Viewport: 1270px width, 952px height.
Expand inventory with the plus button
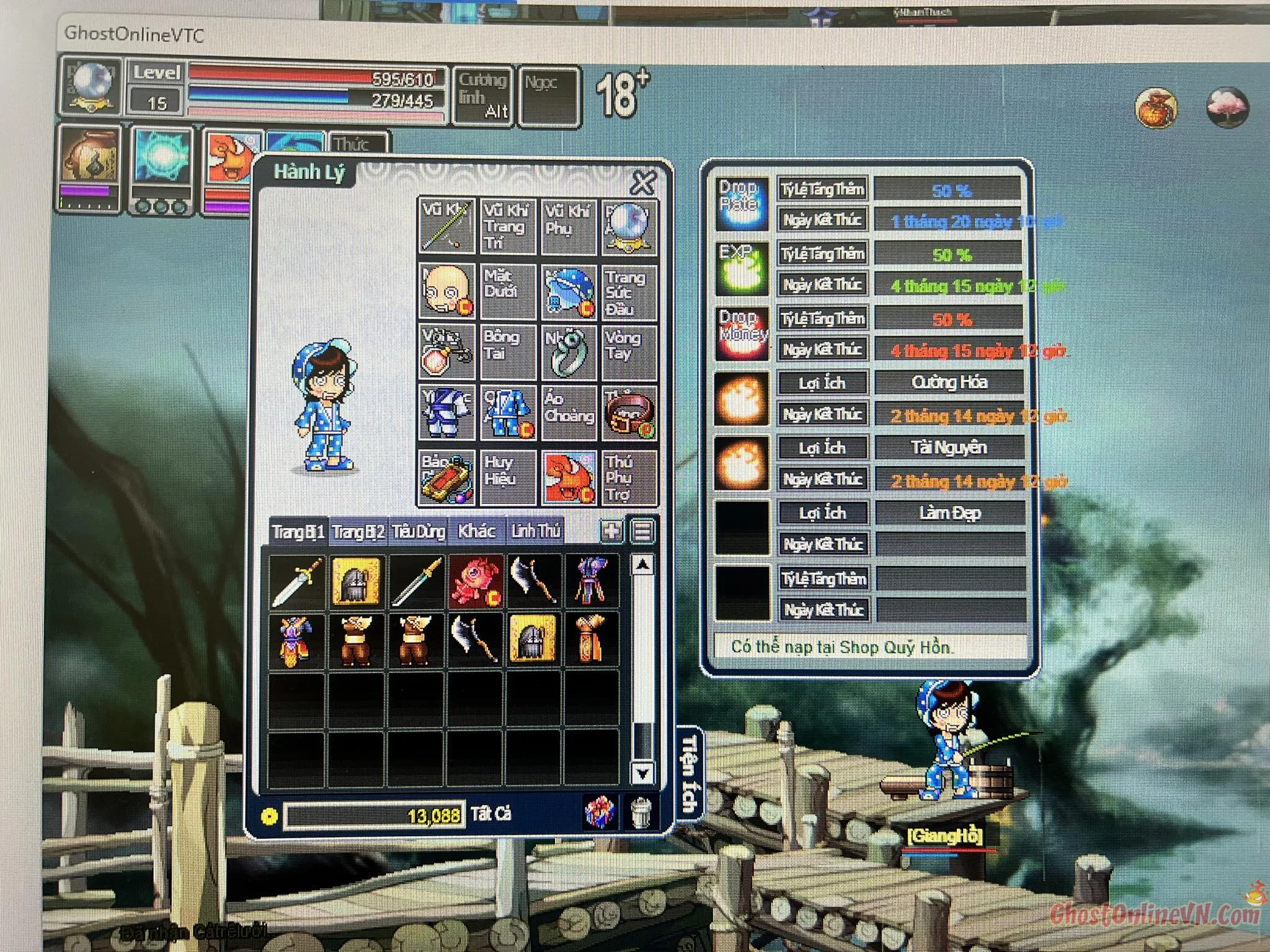(x=611, y=531)
